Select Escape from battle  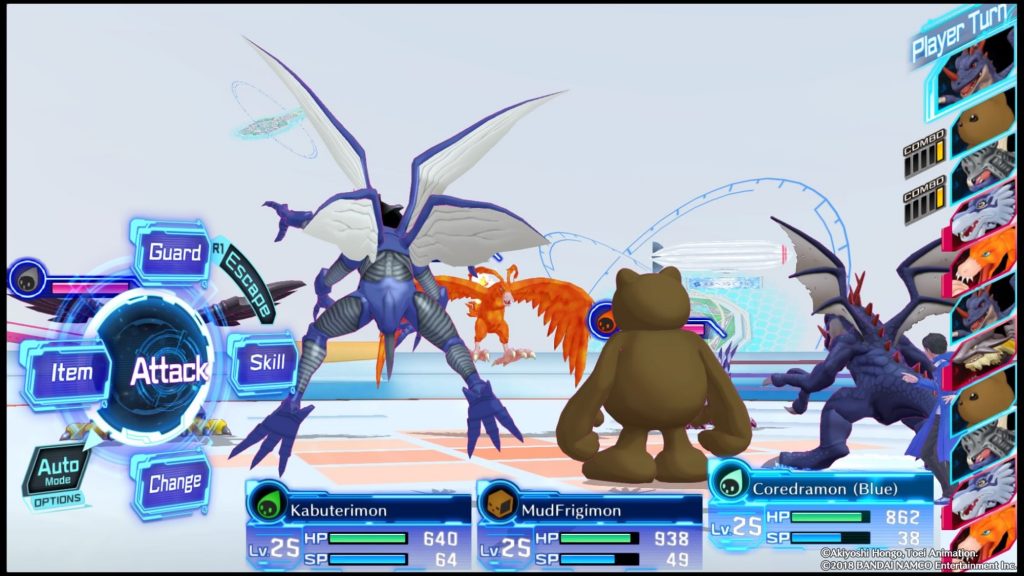[248, 284]
